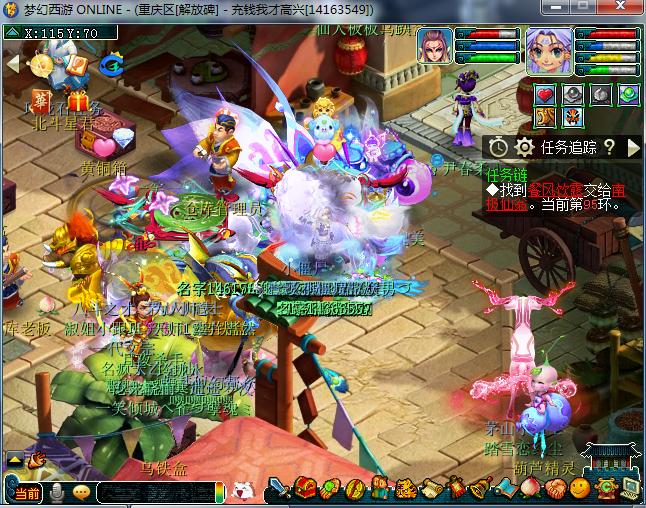The width and height of the screenshot is (646, 508).
Task: Open the computer system menu icon
Action: (x=630, y=489)
